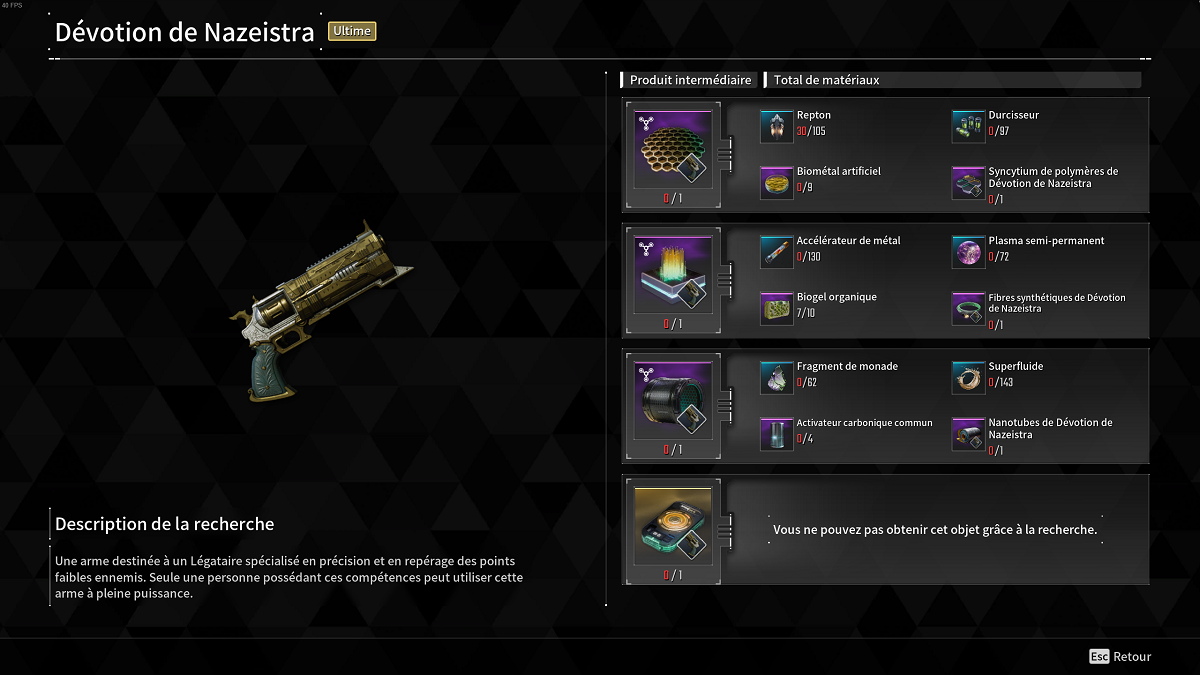
Task: Inspect the Biométal artificiel material
Action: point(777,183)
